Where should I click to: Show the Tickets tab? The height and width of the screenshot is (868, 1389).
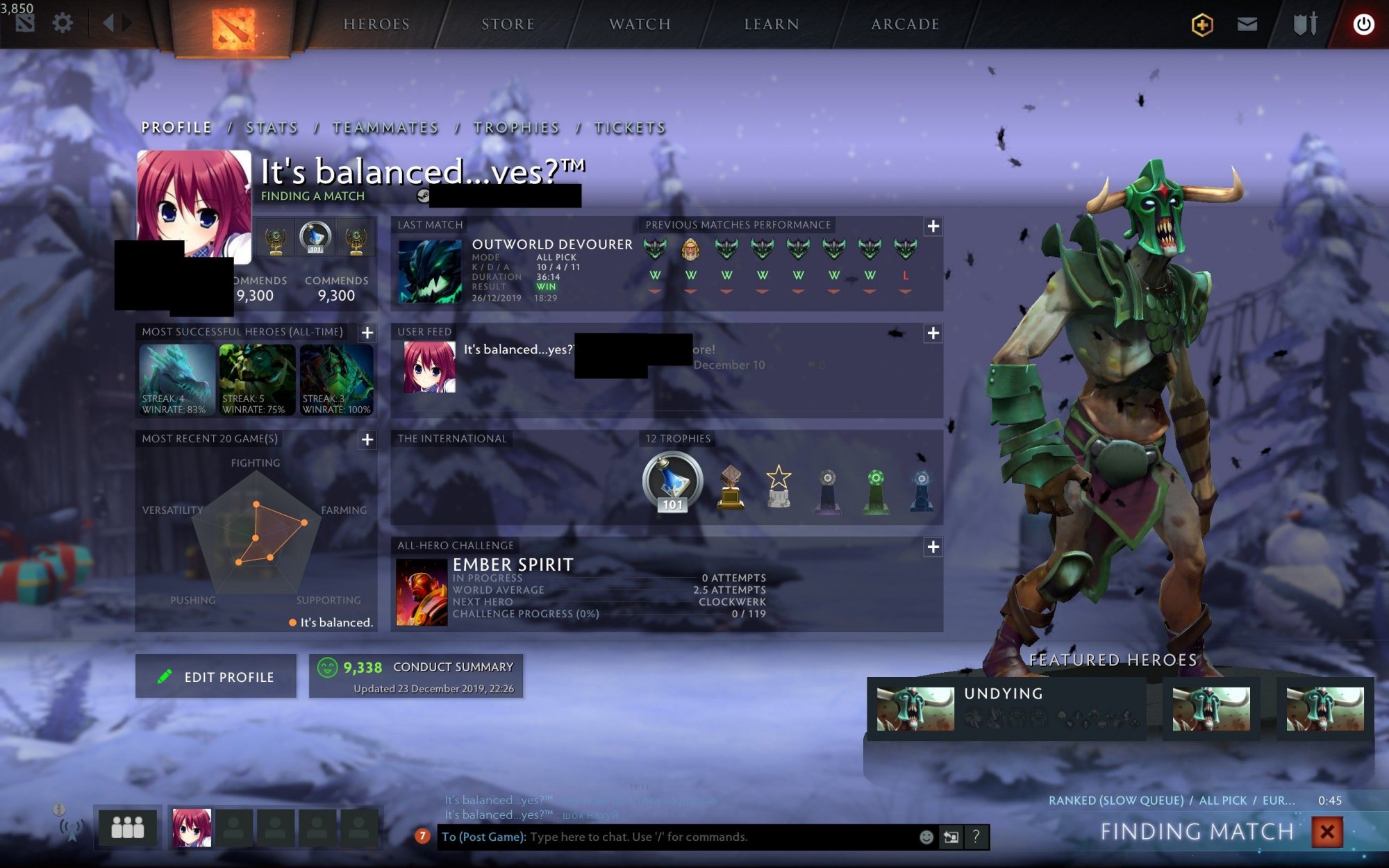630,128
